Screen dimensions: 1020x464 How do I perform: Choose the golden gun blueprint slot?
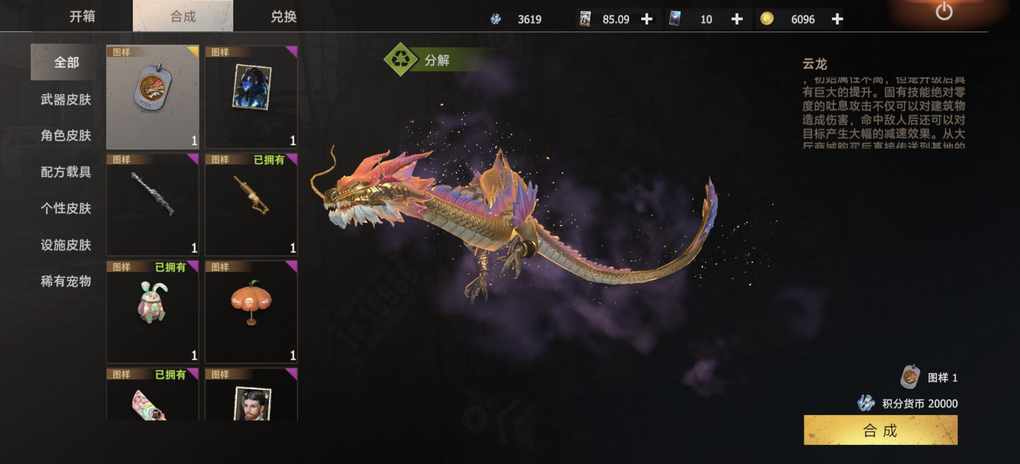pos(251,204)
